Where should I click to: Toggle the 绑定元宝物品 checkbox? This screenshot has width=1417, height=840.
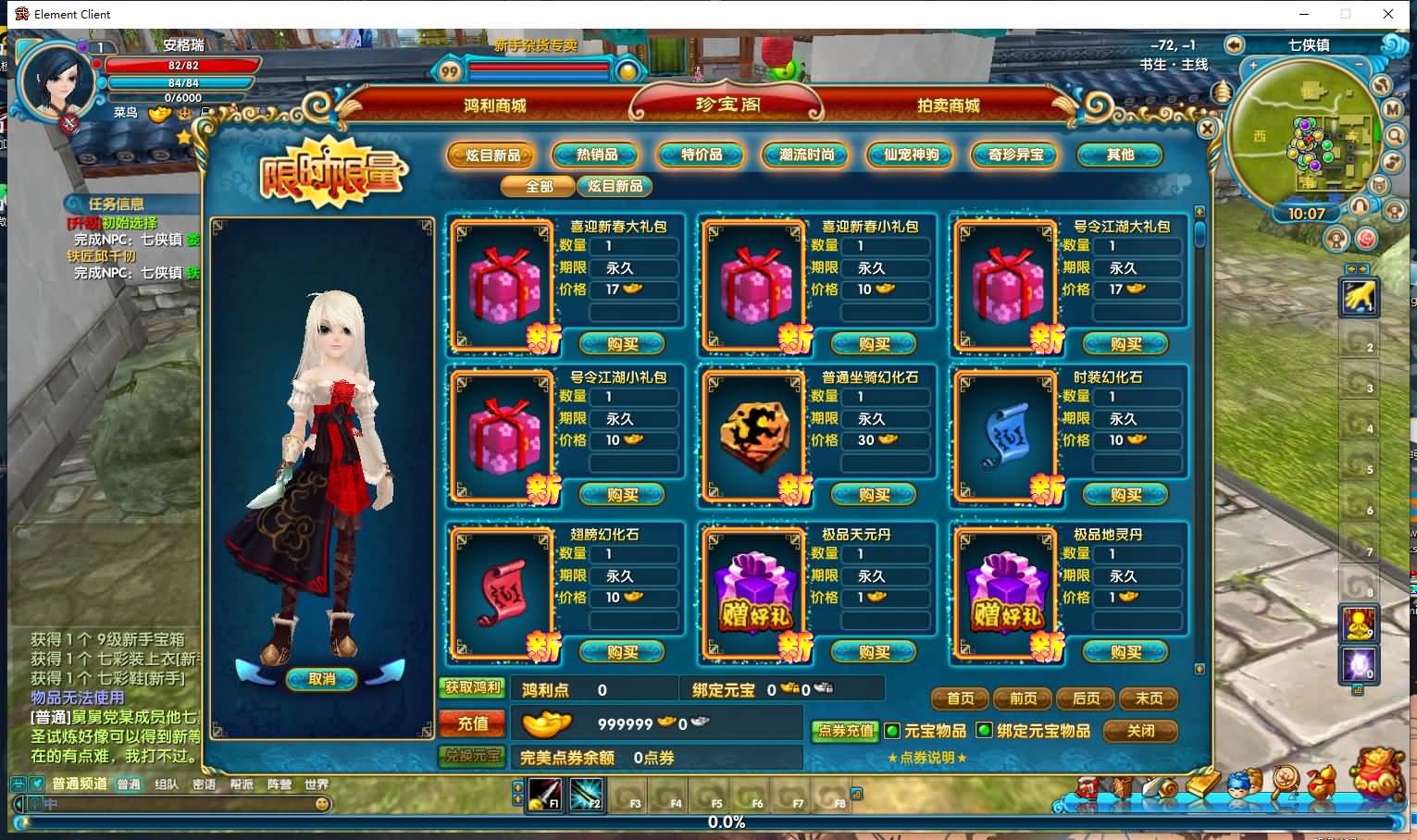pyautogui.click(x=983, y=731)
